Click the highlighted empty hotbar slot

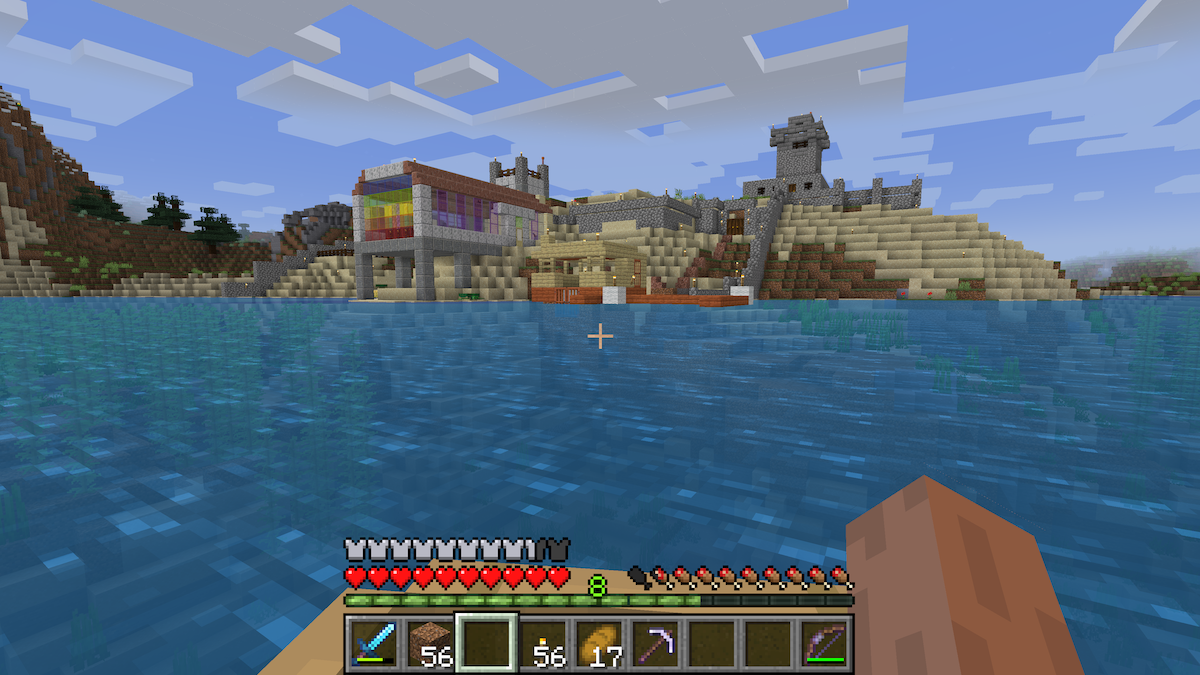[x=486, y=642]
